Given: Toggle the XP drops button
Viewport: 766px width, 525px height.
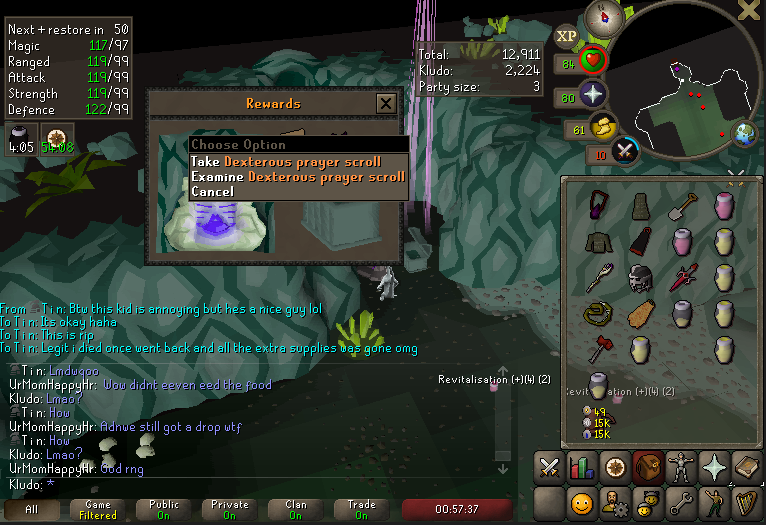Looking at the screenshot, I should [568, 36].
